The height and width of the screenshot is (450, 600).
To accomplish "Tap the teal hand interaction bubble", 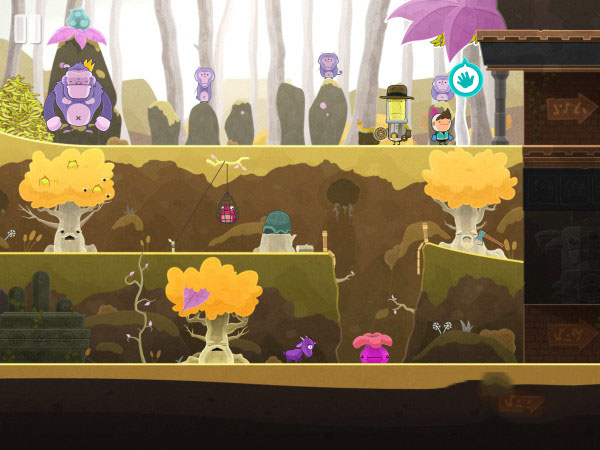I will [x=465, y=79].
